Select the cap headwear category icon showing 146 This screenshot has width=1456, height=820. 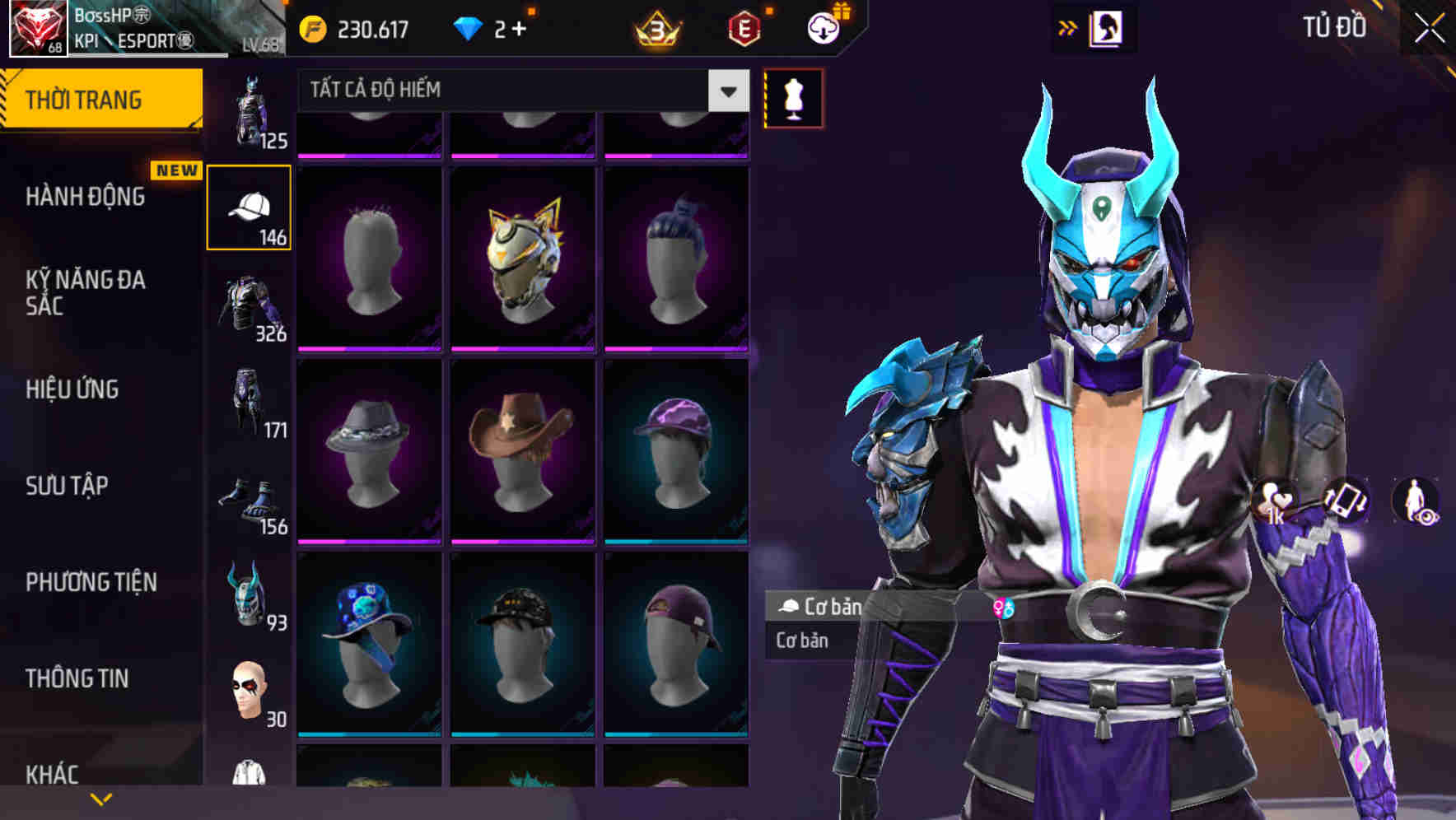point(250,206)
